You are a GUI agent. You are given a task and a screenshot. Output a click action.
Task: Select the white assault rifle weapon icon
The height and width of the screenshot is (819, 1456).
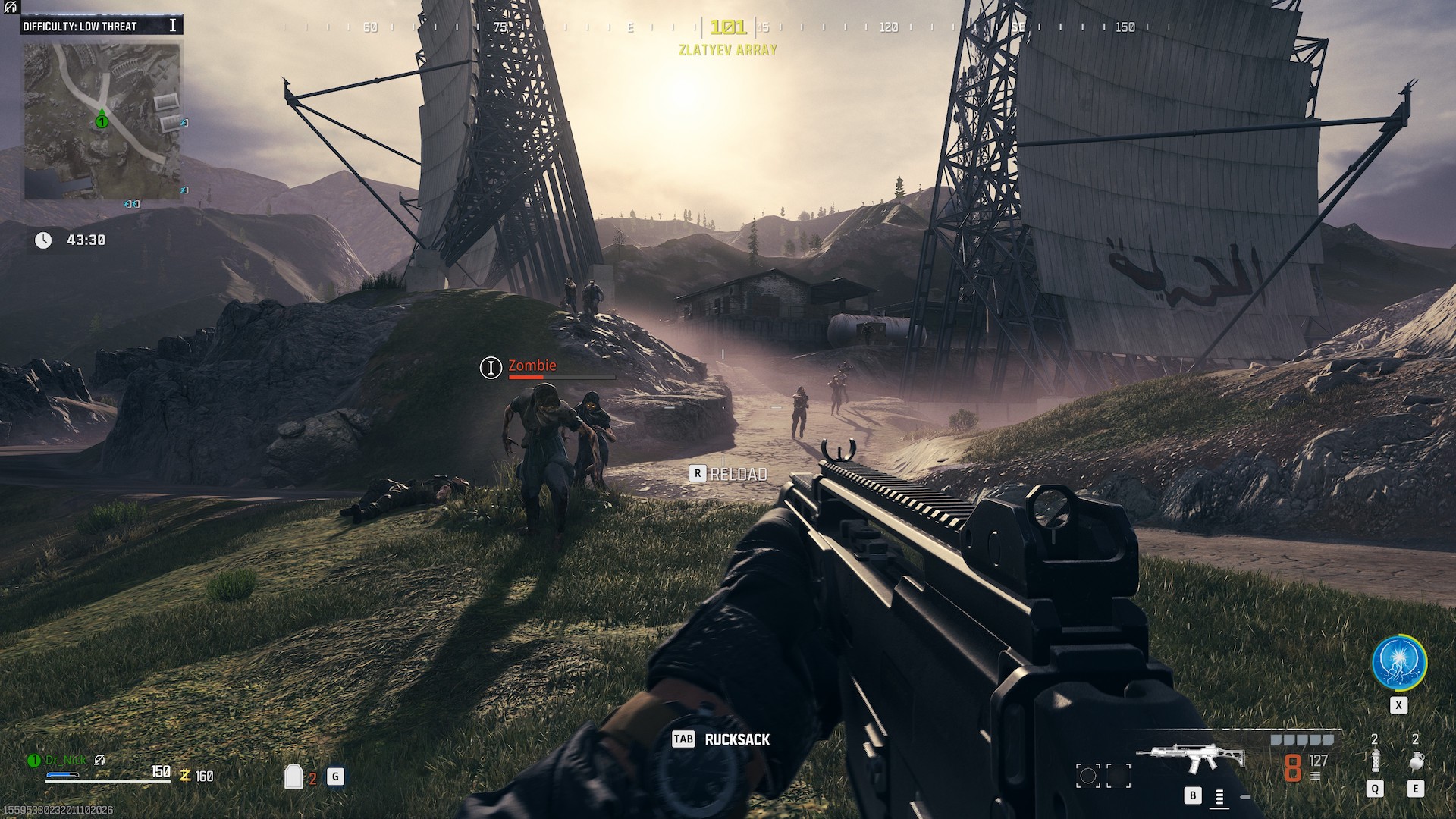pos(1191,757)
